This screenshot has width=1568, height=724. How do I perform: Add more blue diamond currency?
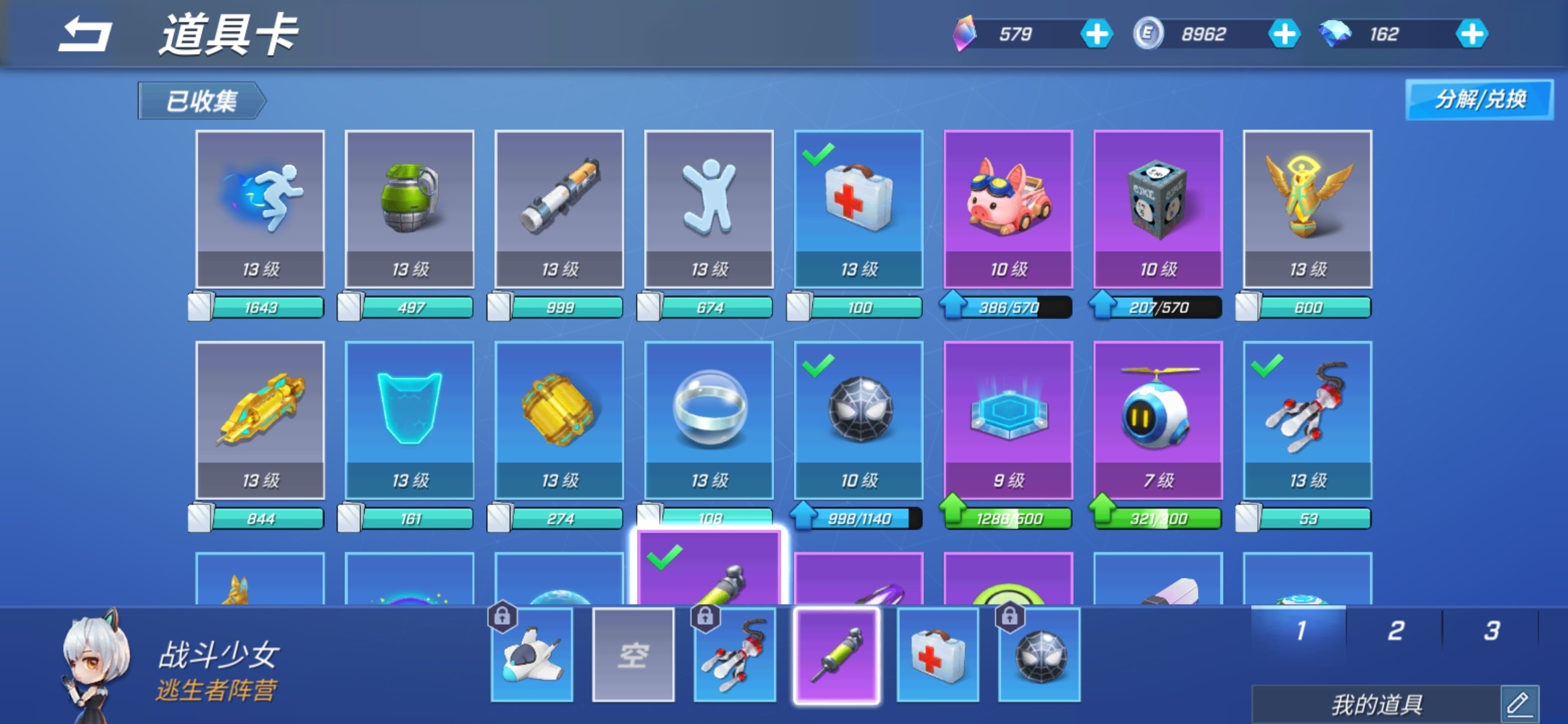click(x=1472, y=34)
